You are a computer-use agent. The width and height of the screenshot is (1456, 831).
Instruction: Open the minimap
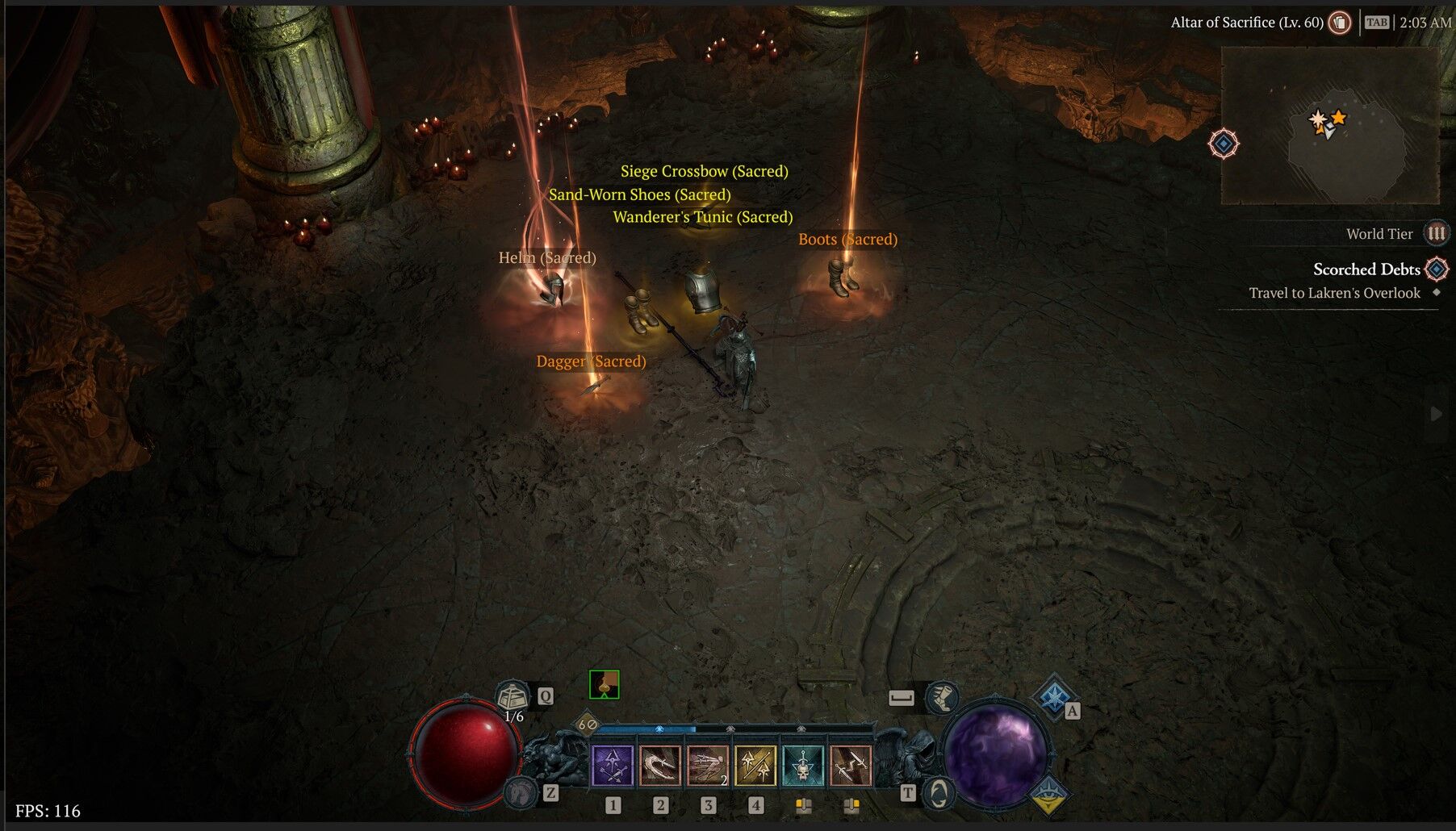(1329, 125)
